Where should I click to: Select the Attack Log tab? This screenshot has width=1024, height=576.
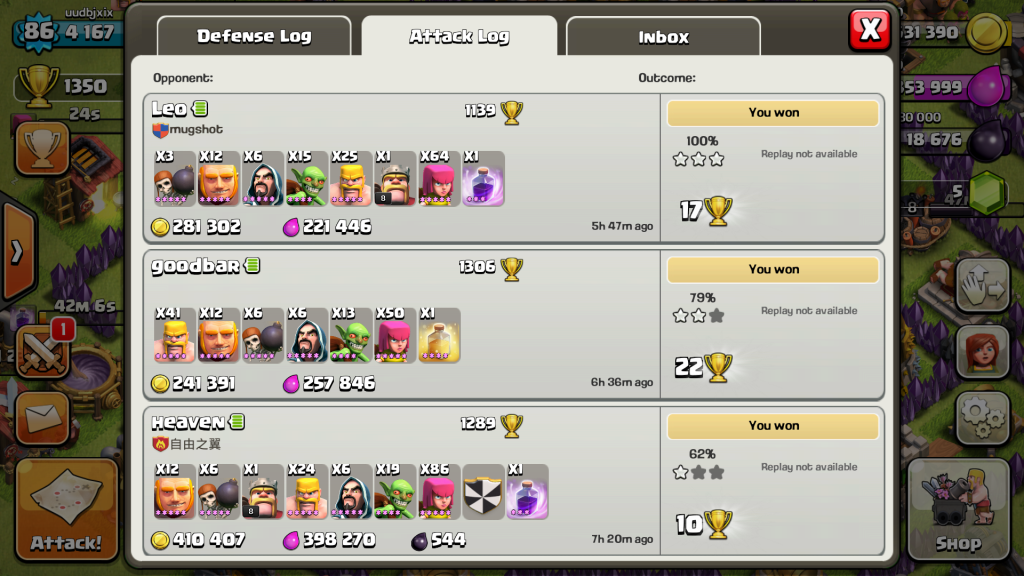tap(459, 37)
